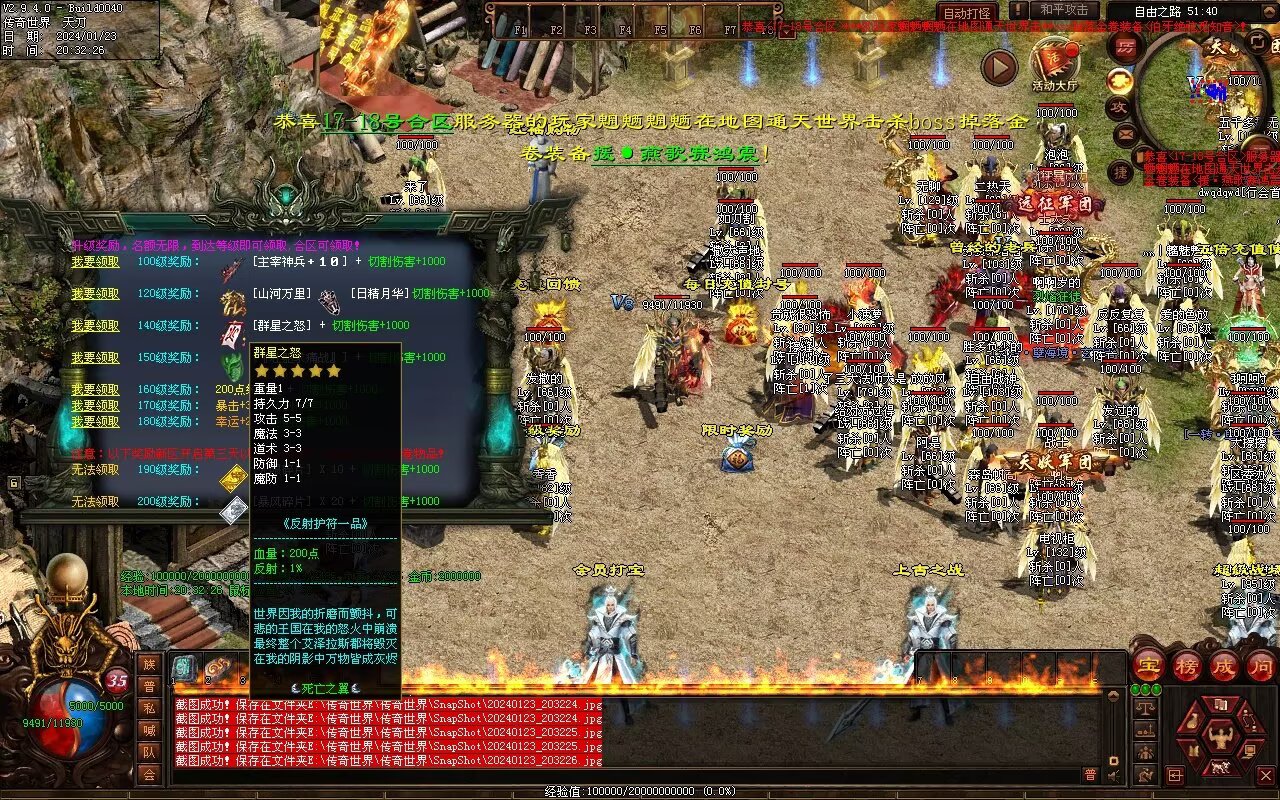Click the round play arrow button
This screenshot has width=1280, height=800.
pyautogui.click(x=998, y=67)
